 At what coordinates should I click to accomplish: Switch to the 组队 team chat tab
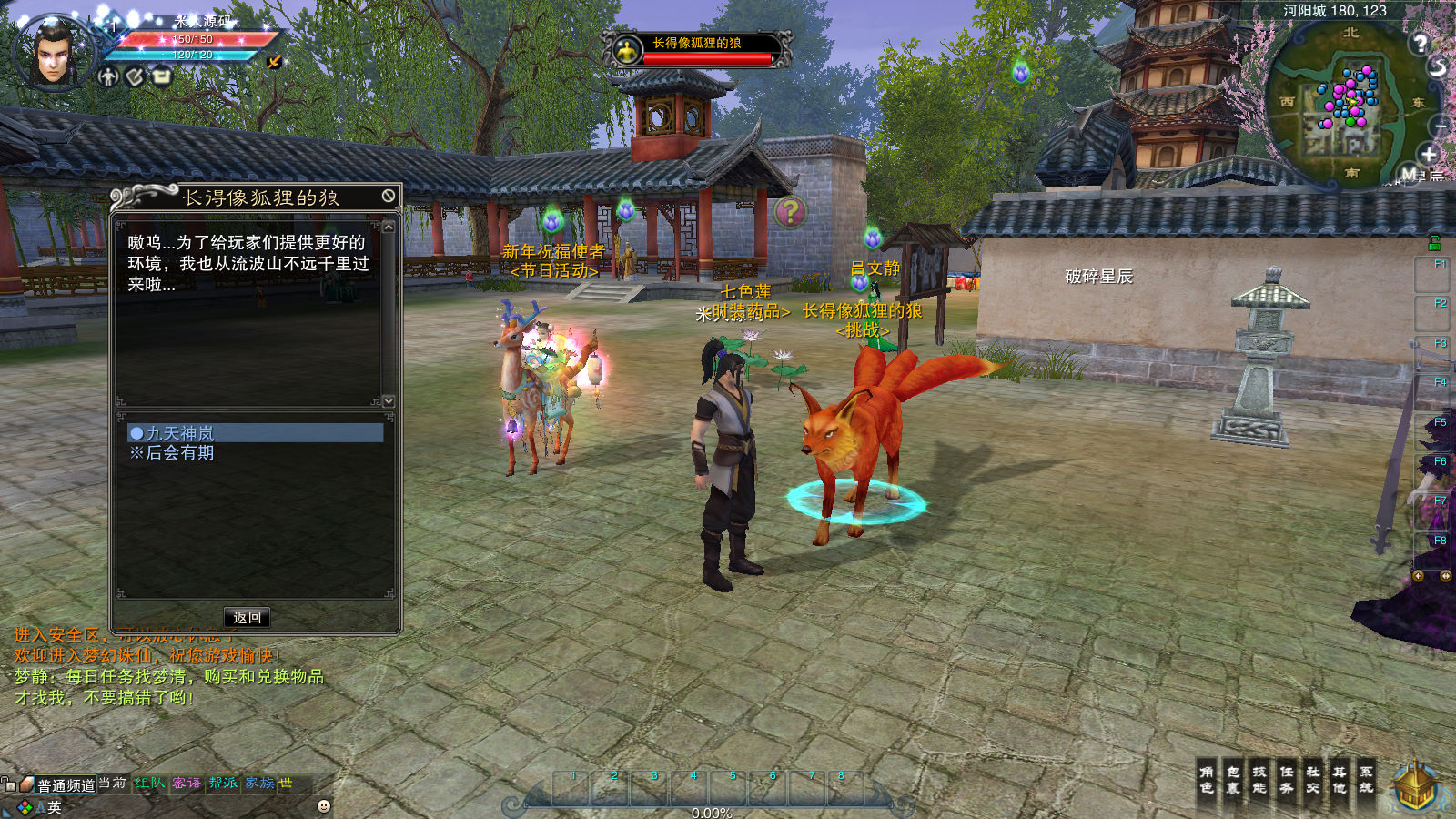click(x=150, y=784)
